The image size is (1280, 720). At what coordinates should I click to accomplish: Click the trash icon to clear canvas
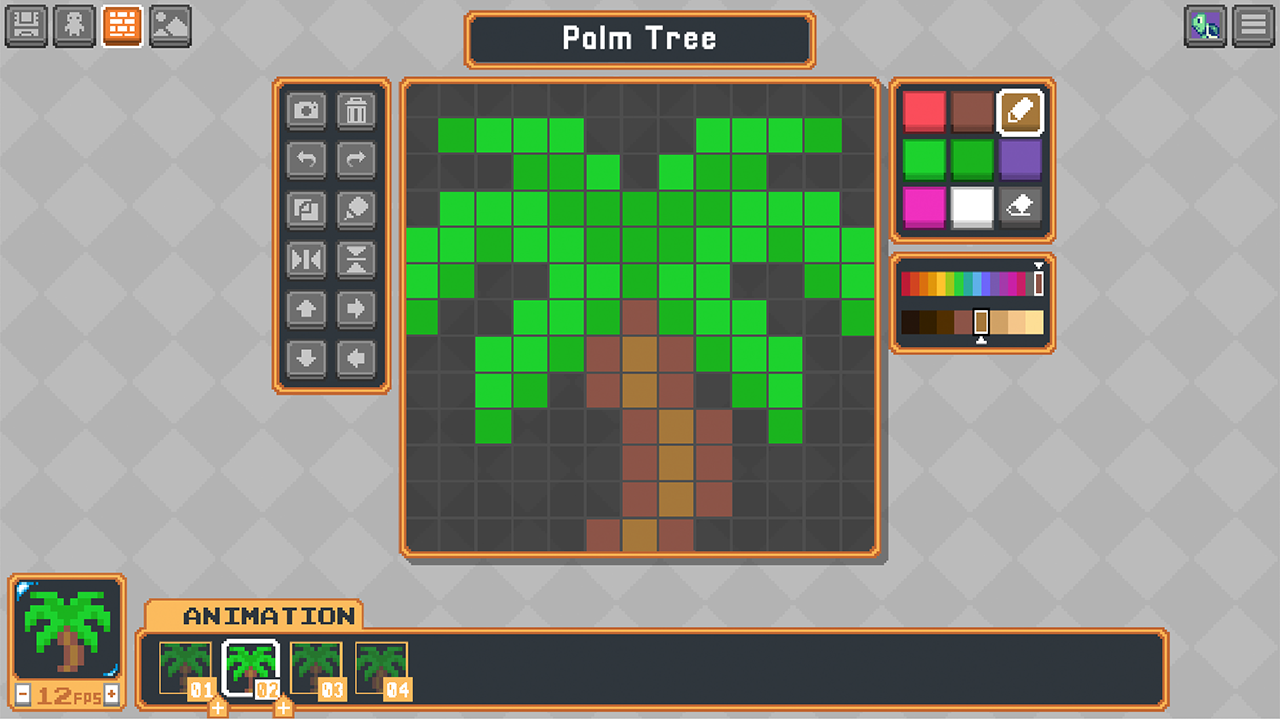coord(357,111)
